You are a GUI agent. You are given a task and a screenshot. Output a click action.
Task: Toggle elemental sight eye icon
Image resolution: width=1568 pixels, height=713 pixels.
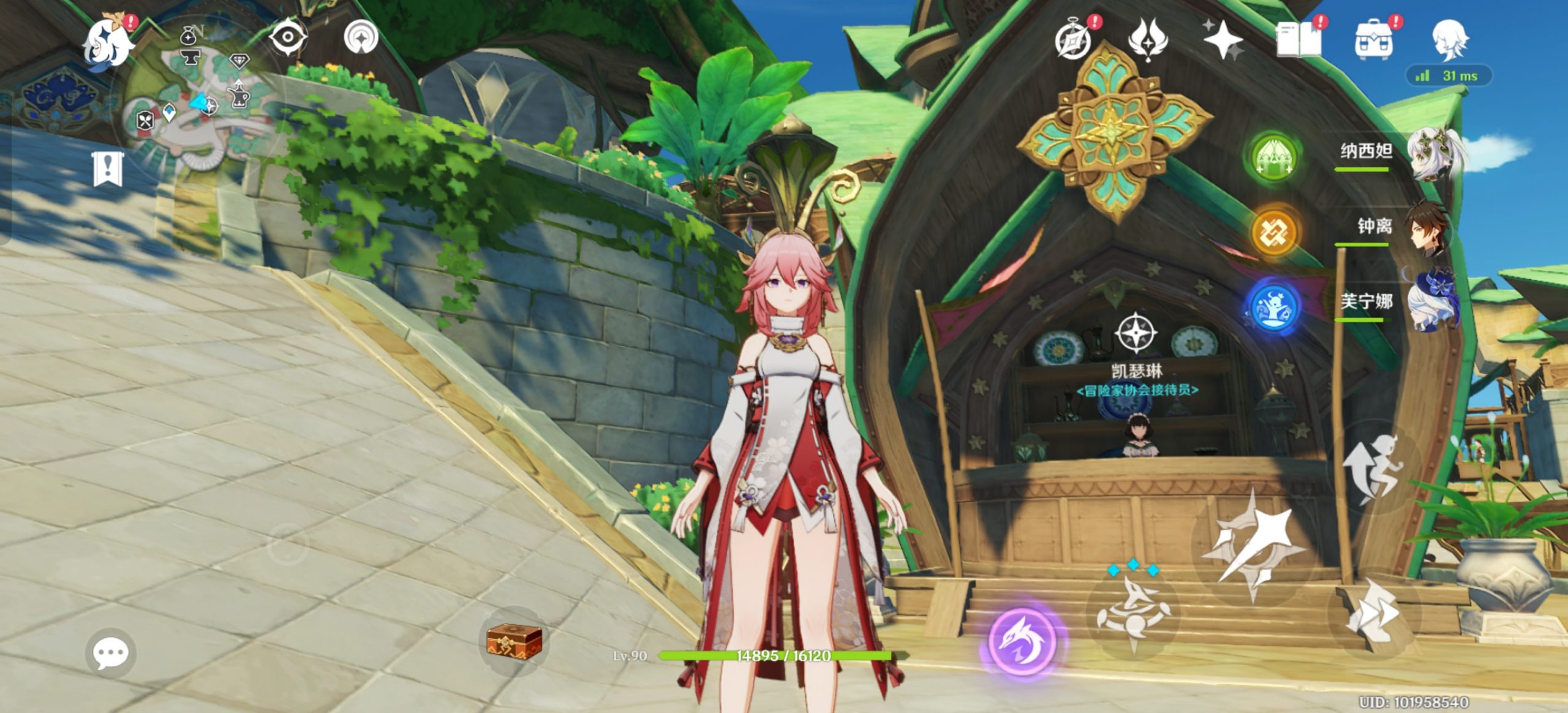pos(288,38)
